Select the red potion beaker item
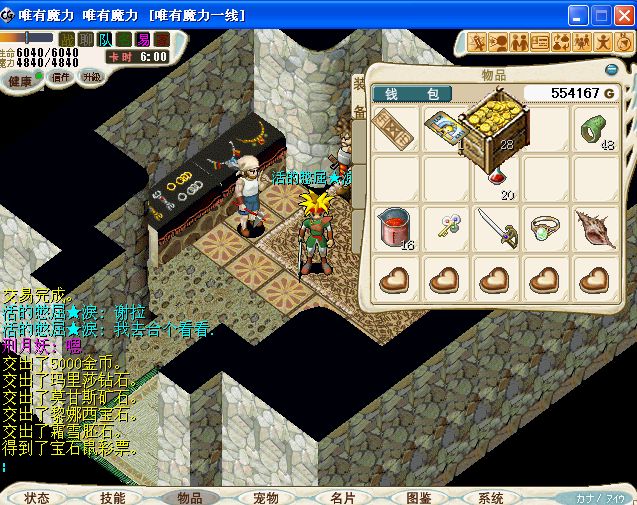 (395, 227)
